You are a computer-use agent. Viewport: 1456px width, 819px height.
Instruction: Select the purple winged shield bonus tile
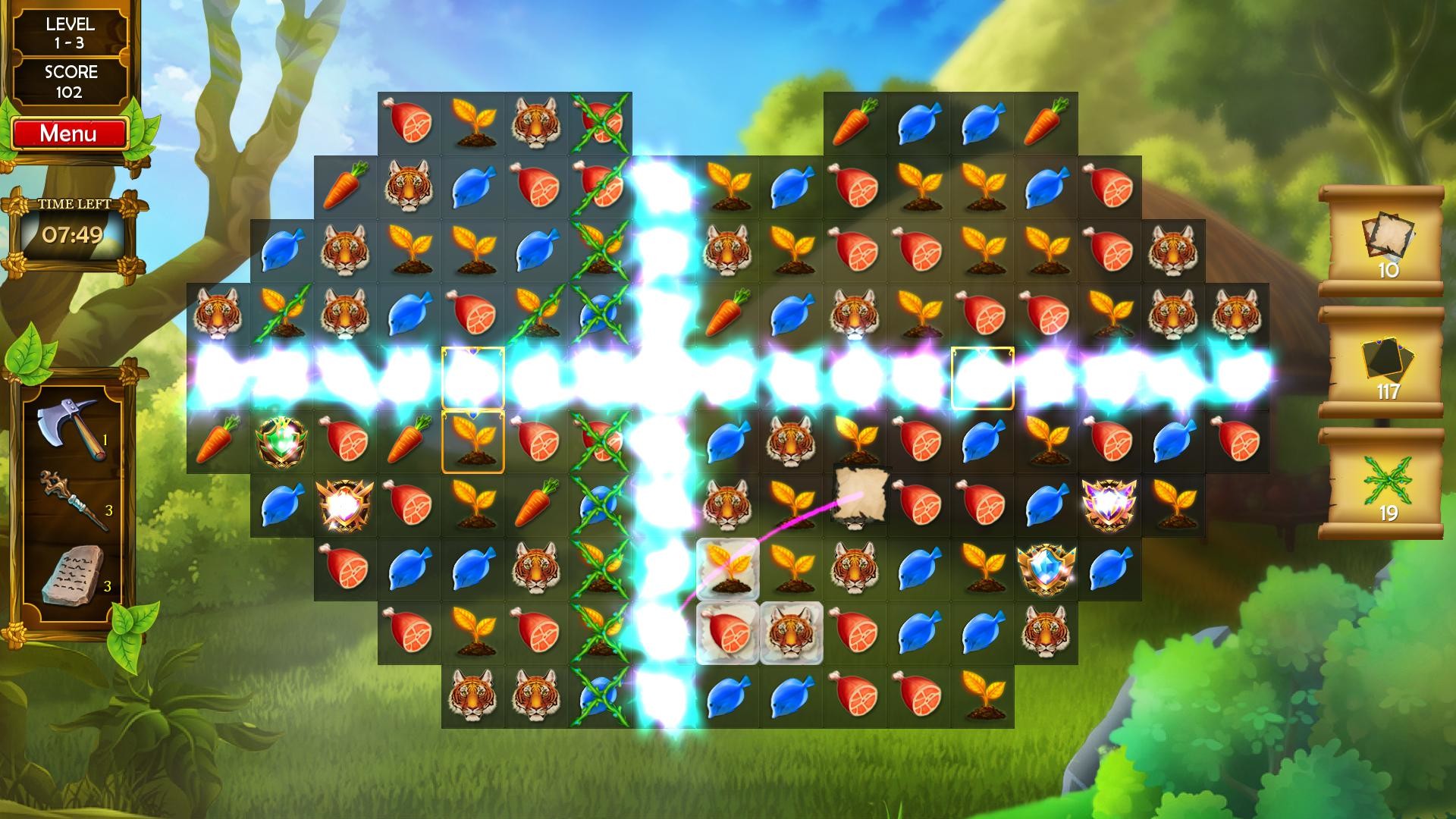click(1109, 505)
